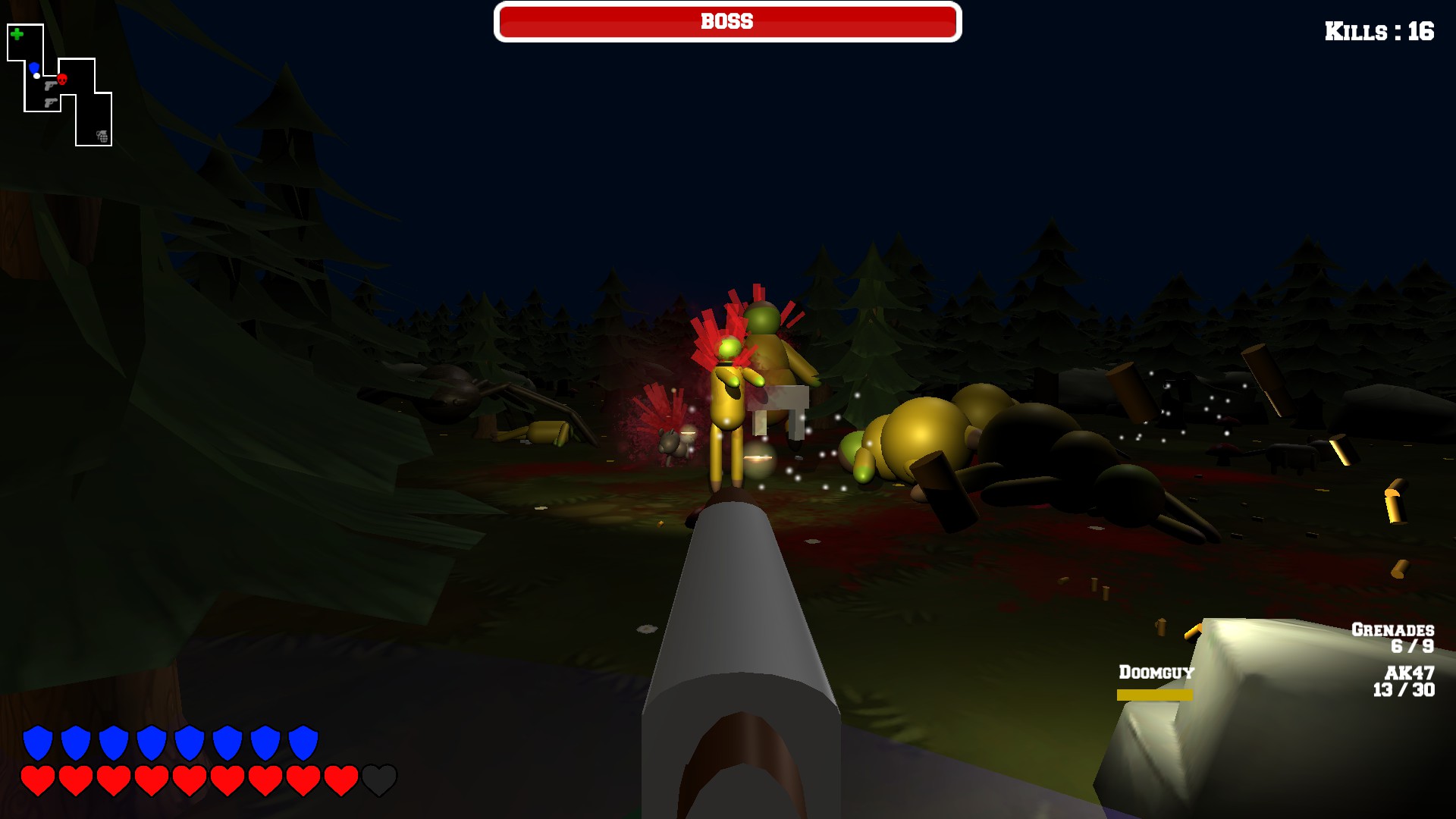
Task: Click the yellow health bar under Doomguy
Action: 1153,692
